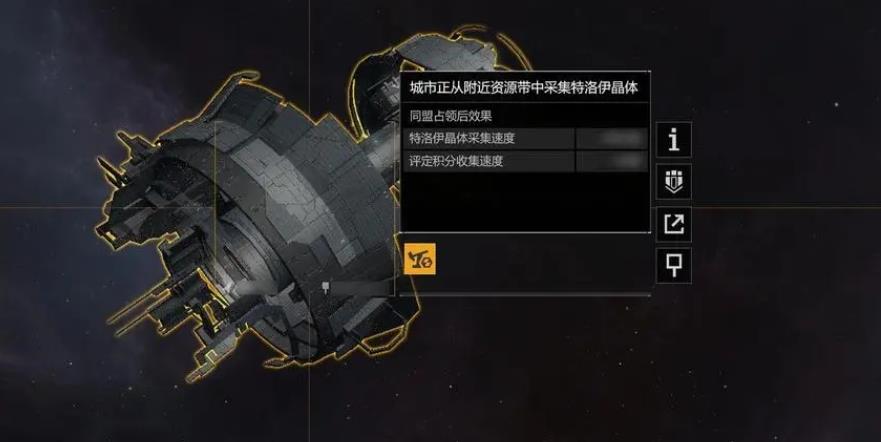Open the external link arrow icon
This screenshot has width=881, height=442.
(674, 224)
